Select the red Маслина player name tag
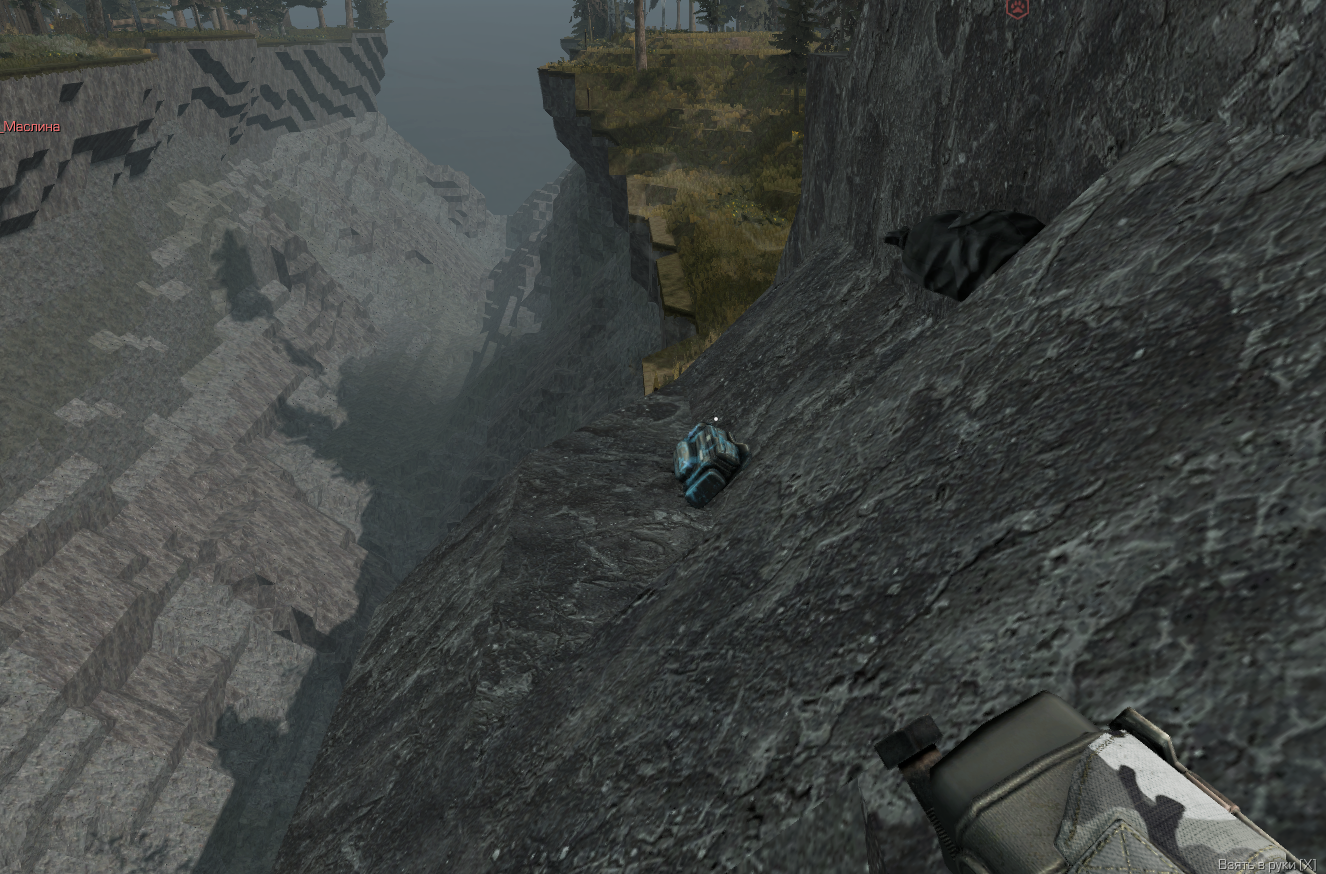The image size is (1326, 874). pos(31,127)
